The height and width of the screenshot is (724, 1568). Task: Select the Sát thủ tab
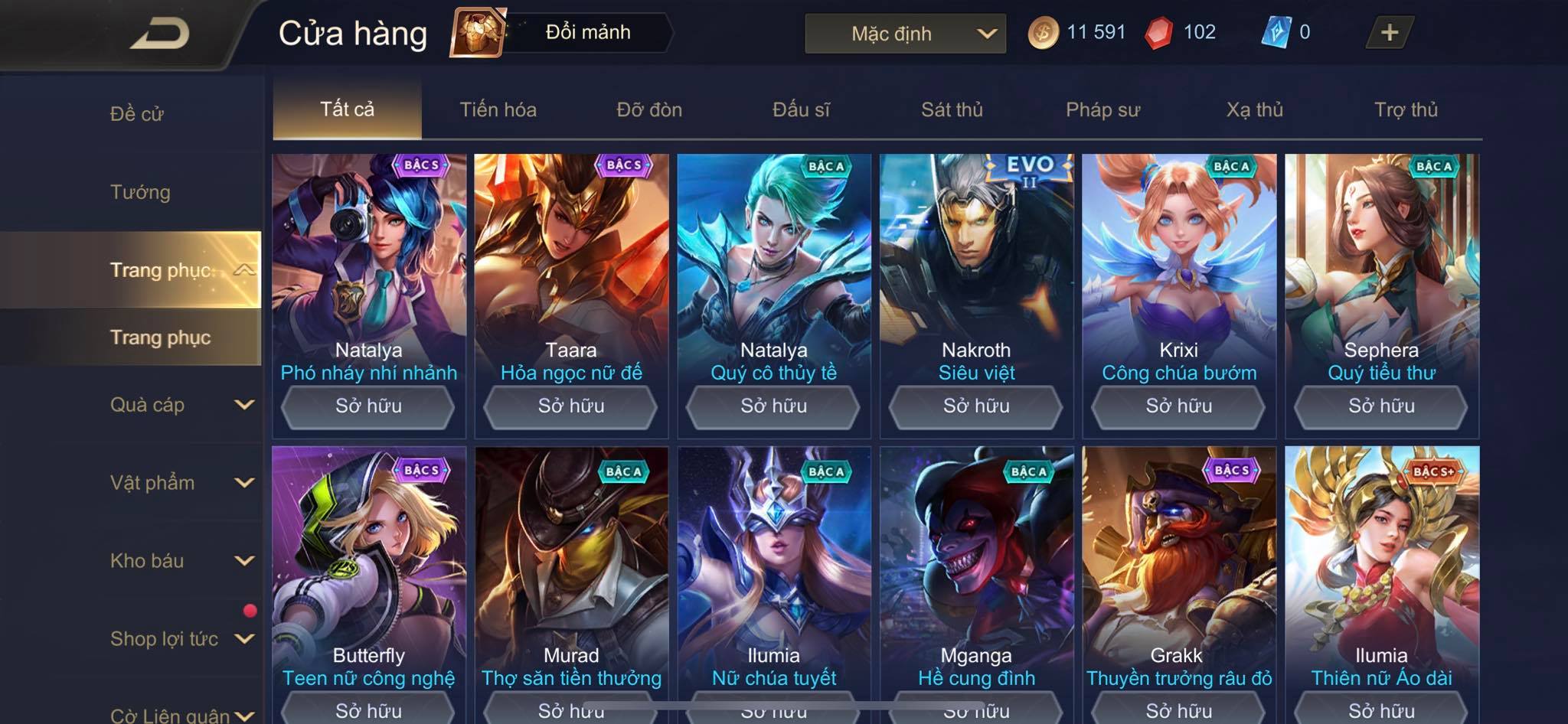point(952,109)
